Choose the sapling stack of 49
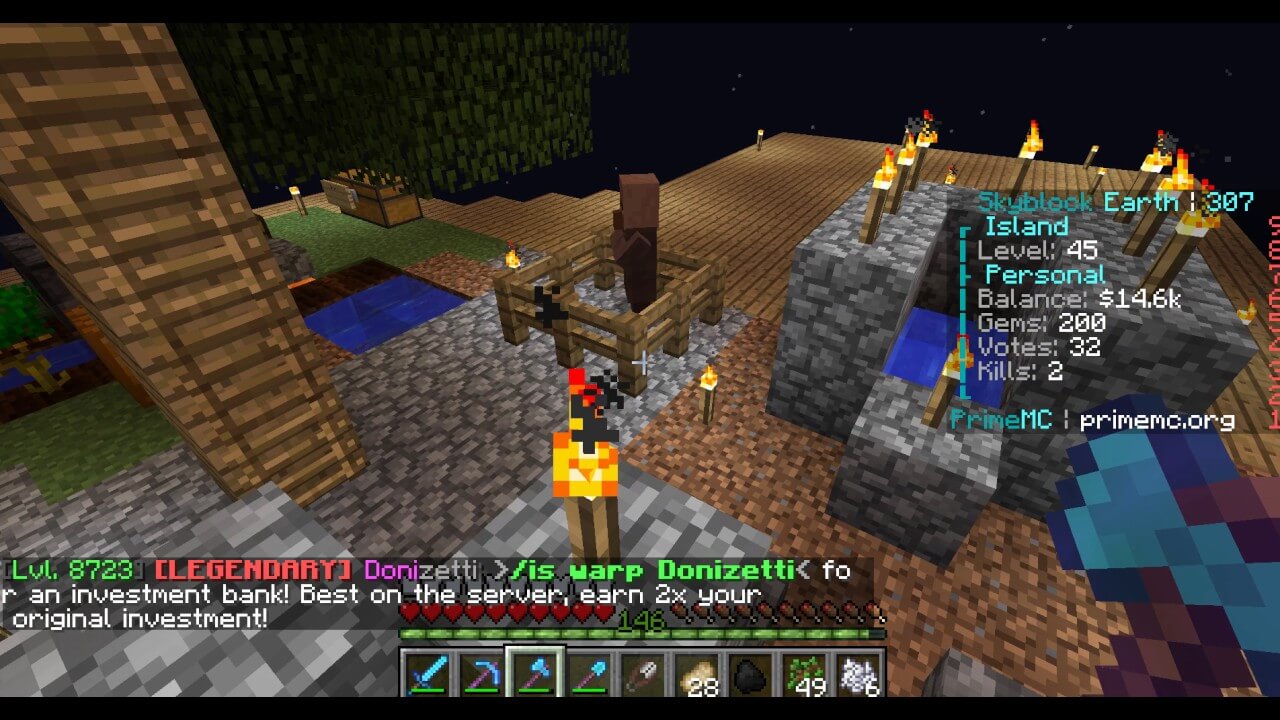This screenshot has height=720, width=1280. [804, 673]
